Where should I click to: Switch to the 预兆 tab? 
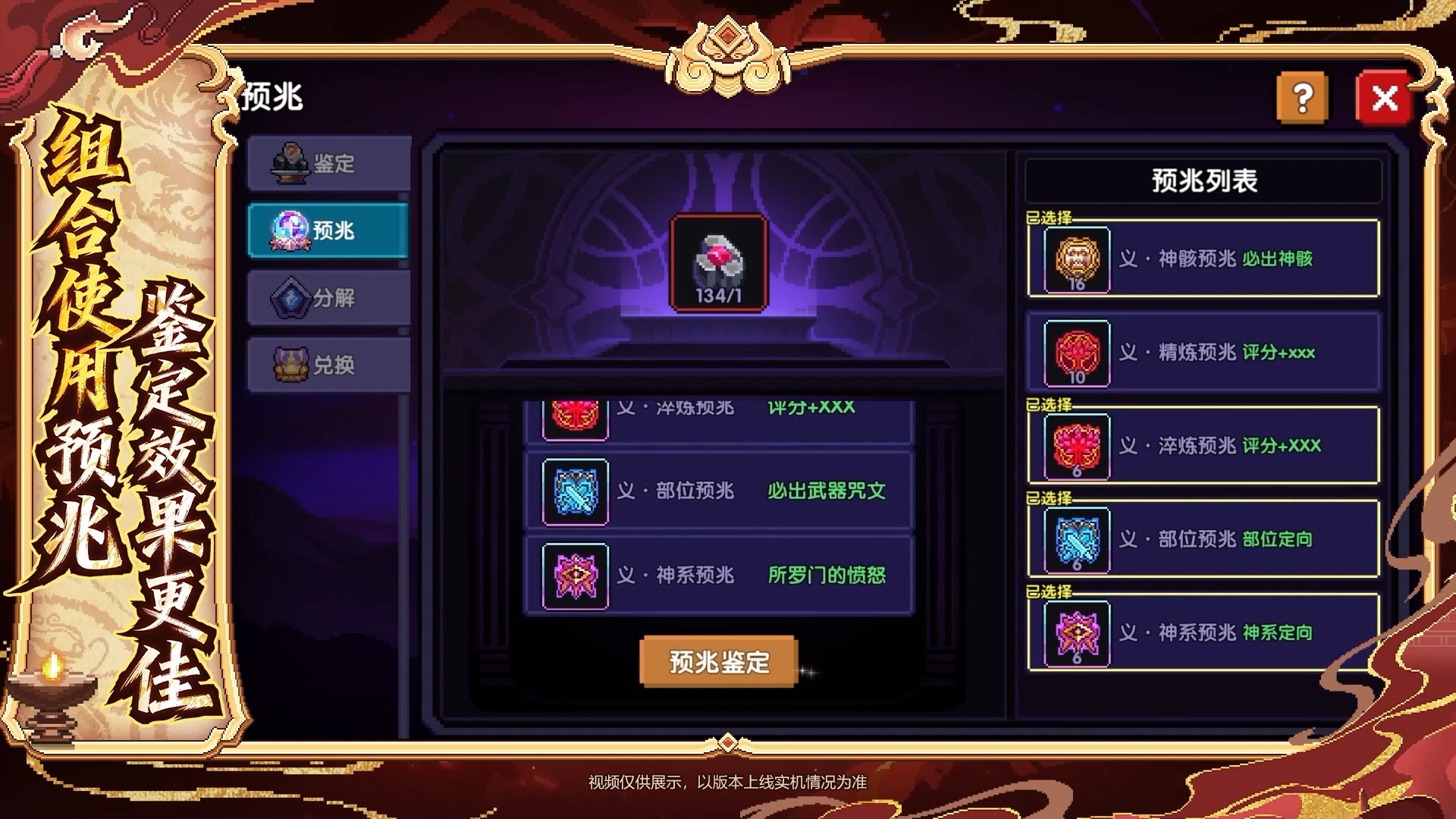[328, 231]
